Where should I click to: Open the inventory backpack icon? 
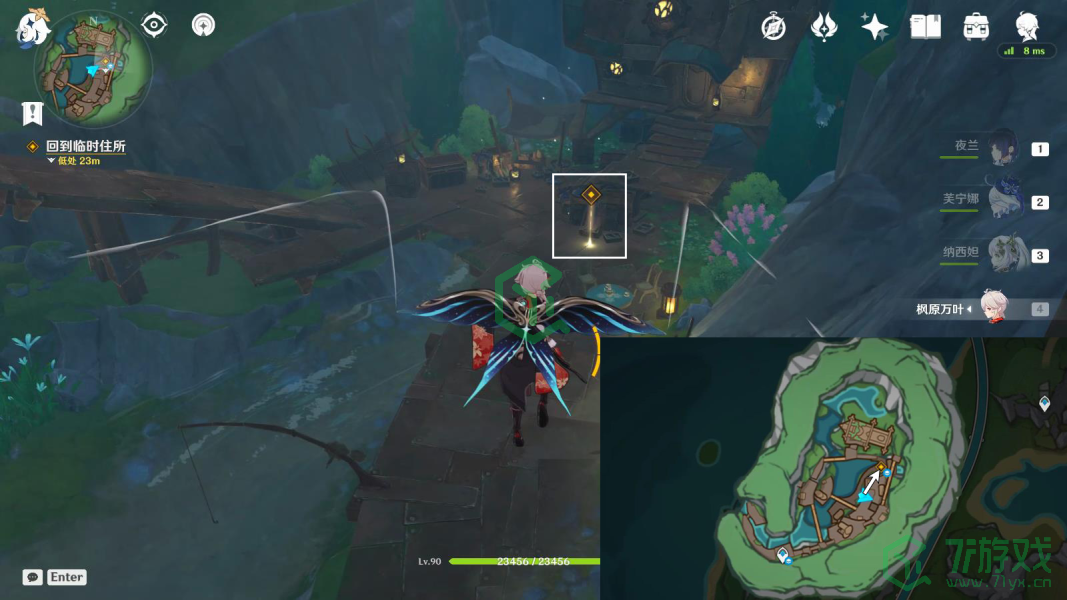pyautogui.click(x=976, y=27)
